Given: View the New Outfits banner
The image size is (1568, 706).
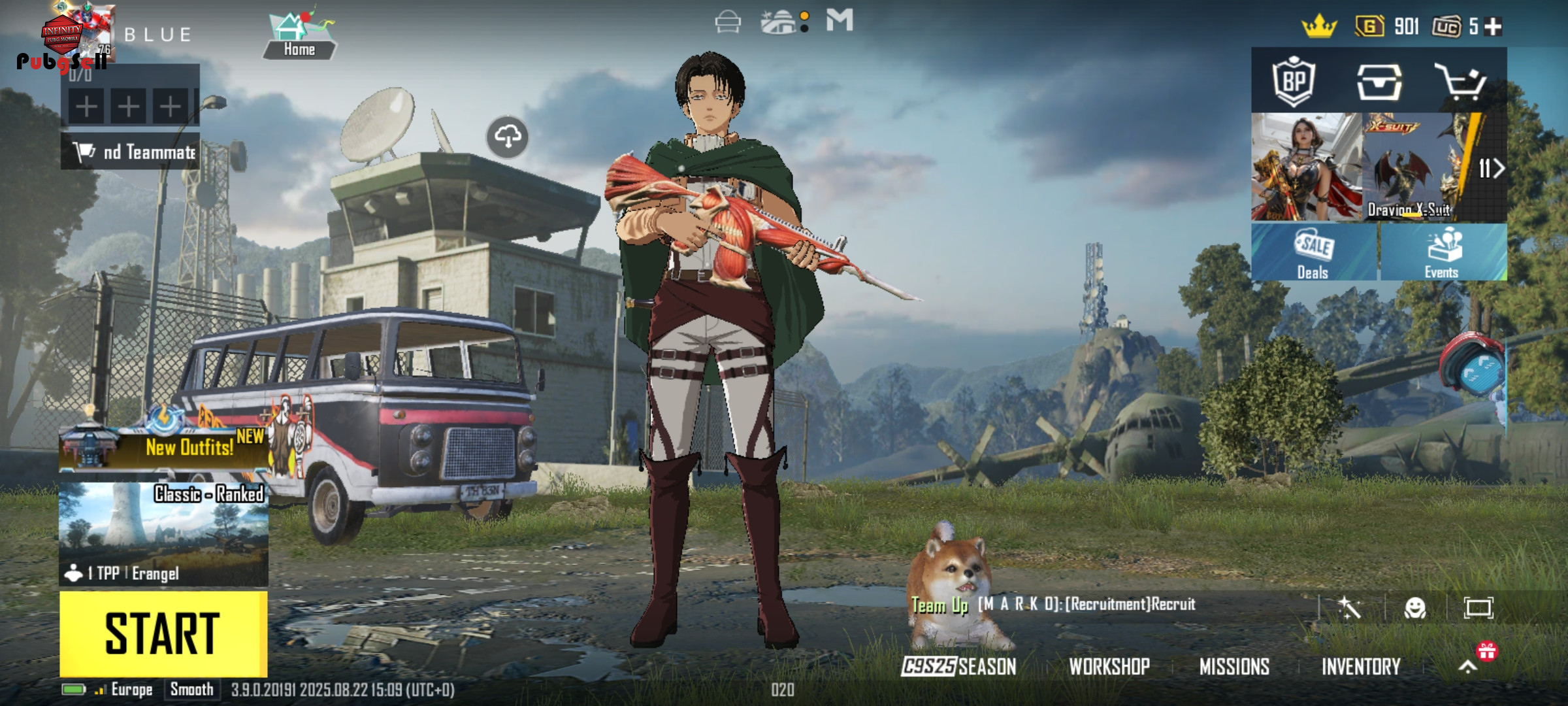Looking at the screenshot, I should [163, 446].
